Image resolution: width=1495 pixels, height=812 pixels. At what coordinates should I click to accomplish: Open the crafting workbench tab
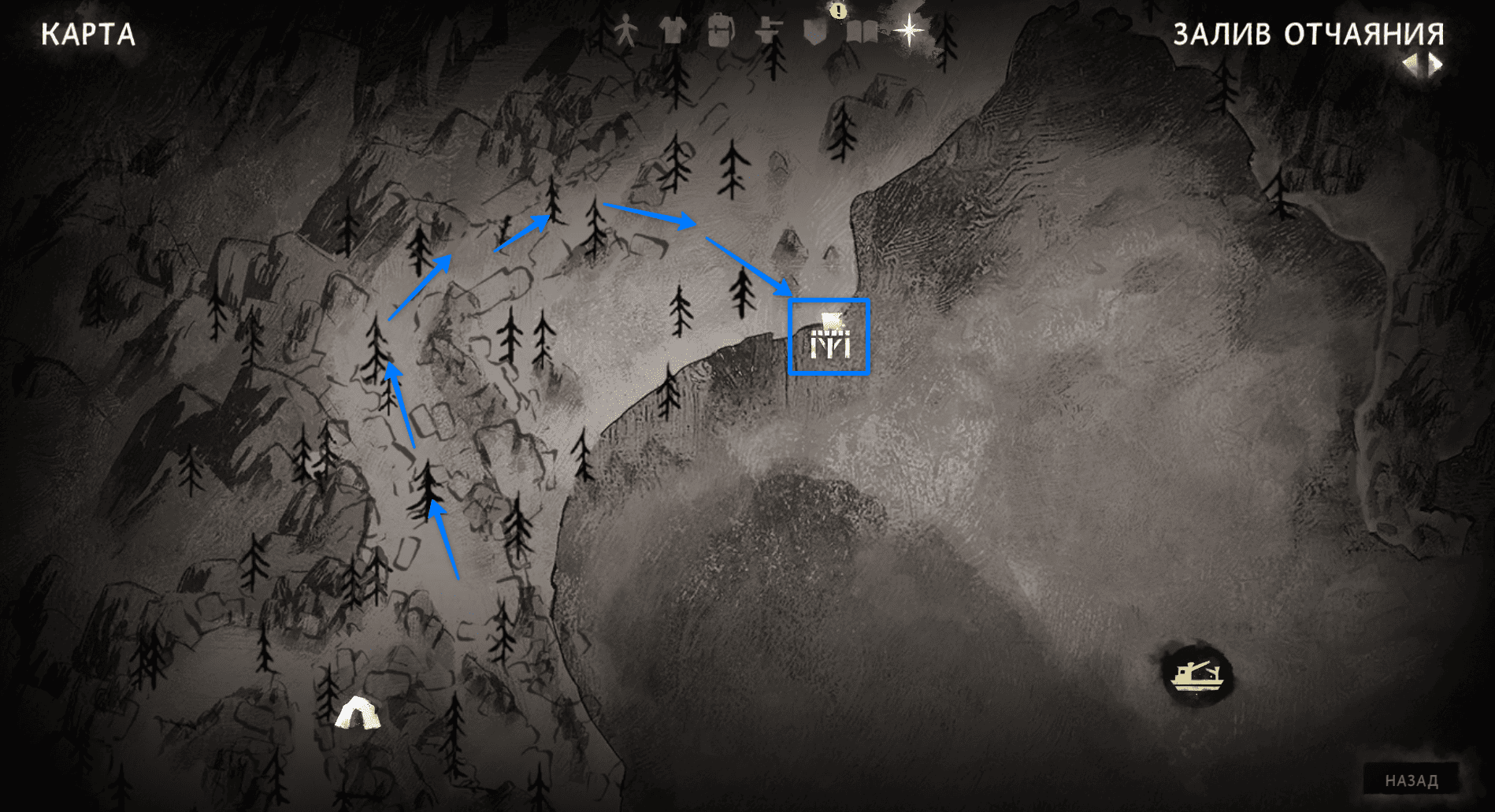[768, 32]
